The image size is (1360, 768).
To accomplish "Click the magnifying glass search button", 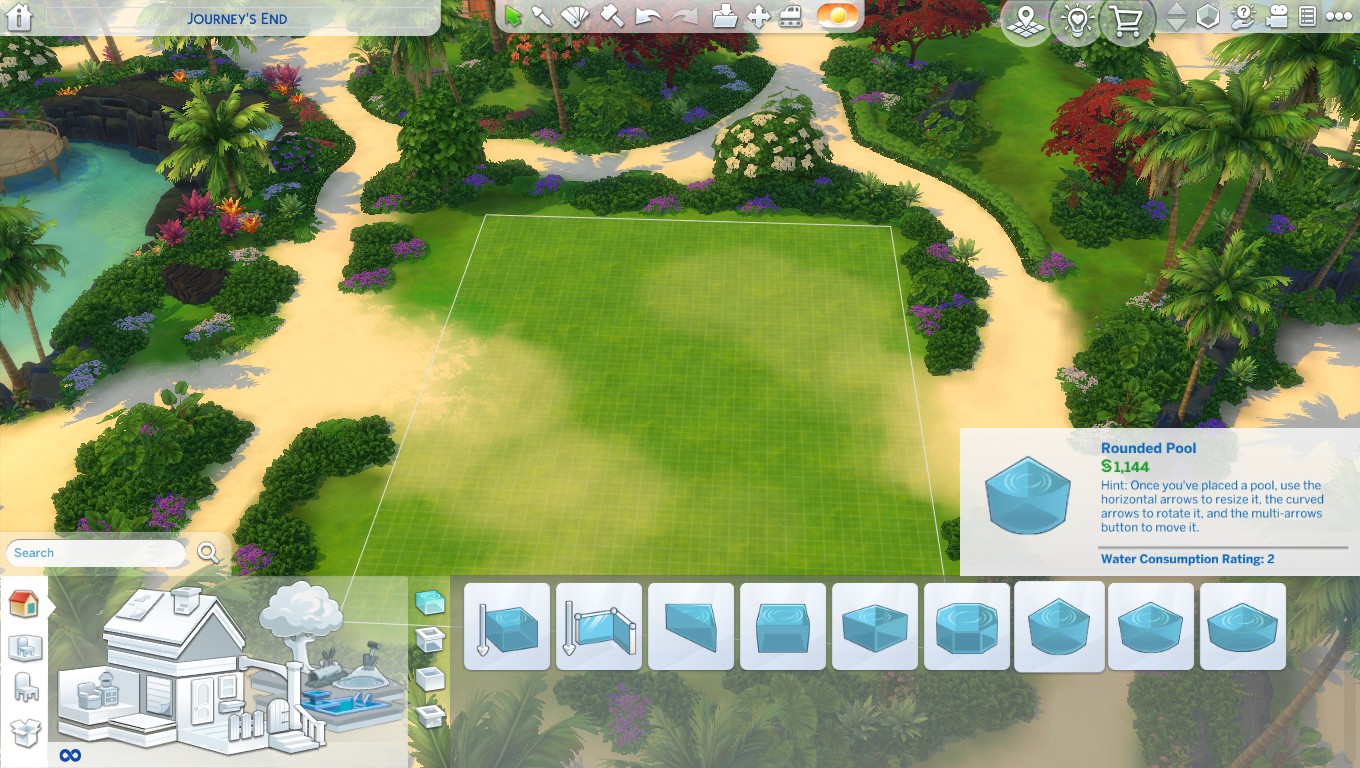I will click(208, 552).
